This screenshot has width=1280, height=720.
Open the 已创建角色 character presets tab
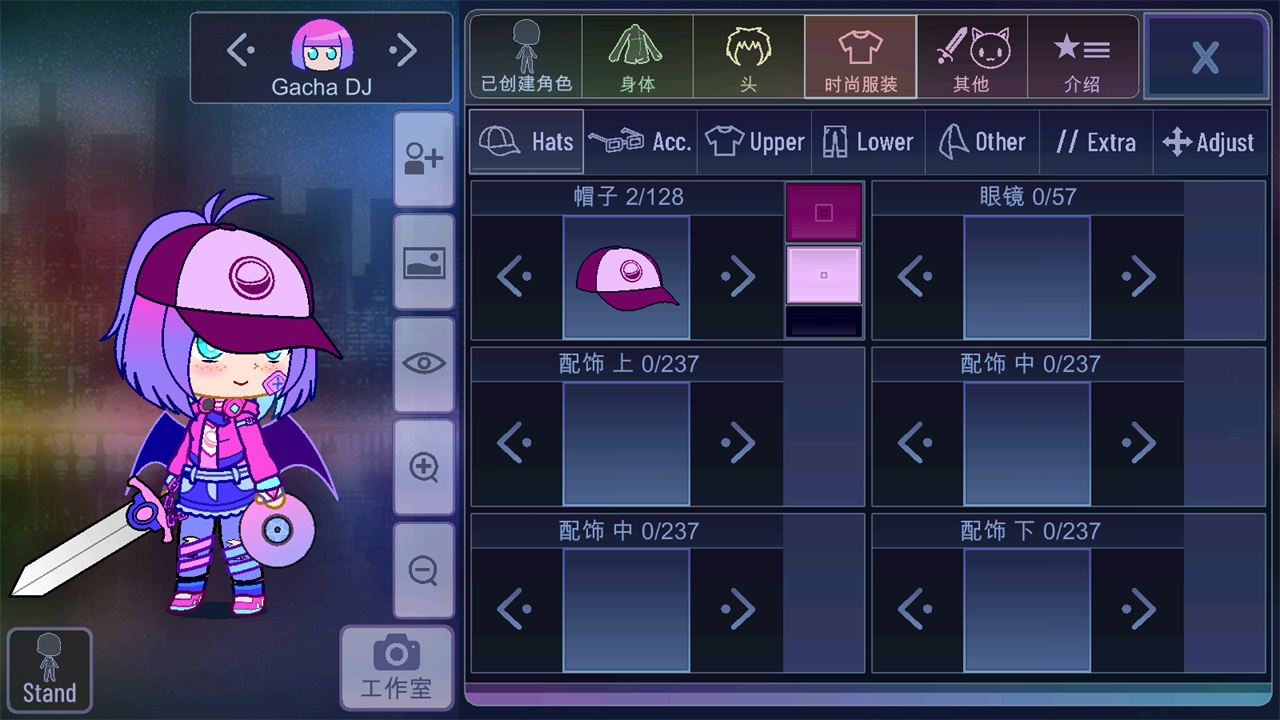(x=525, y=55)
